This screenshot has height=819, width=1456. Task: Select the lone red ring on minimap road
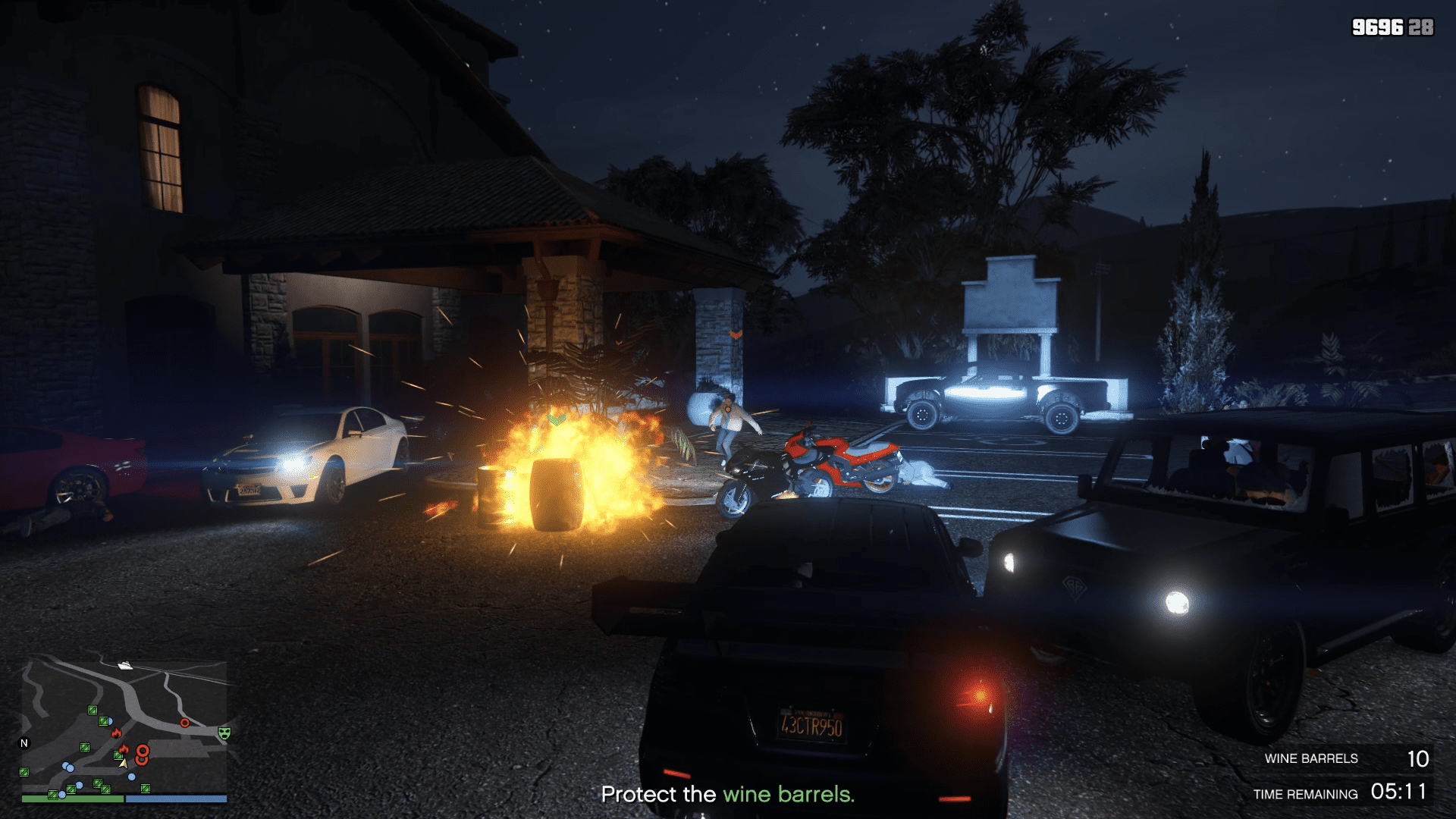(x=184, y=723)
